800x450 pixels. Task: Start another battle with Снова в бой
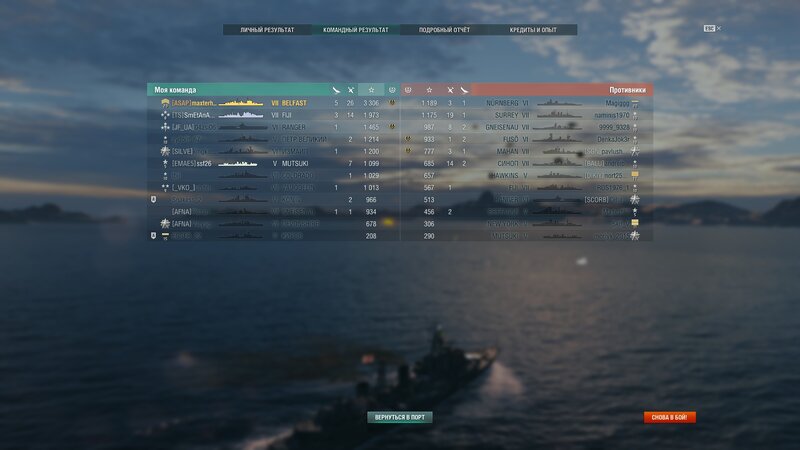point(670,417)
